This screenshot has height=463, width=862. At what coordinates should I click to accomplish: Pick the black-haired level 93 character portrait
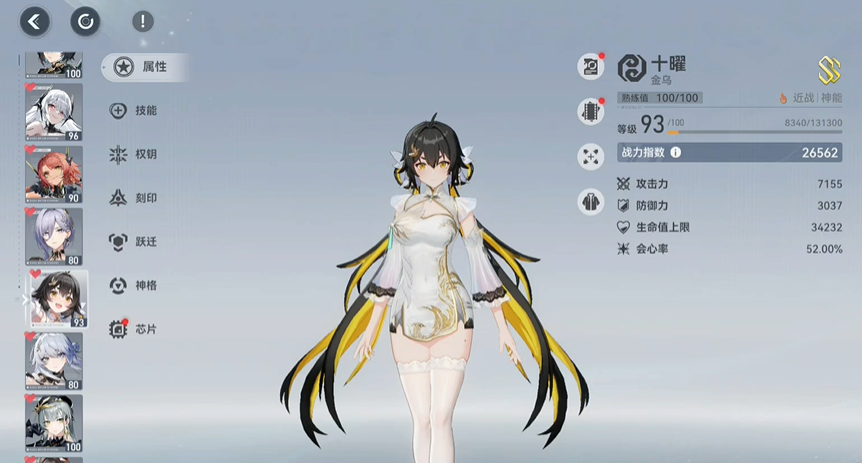pyautogui.click(x=57, y=299)
